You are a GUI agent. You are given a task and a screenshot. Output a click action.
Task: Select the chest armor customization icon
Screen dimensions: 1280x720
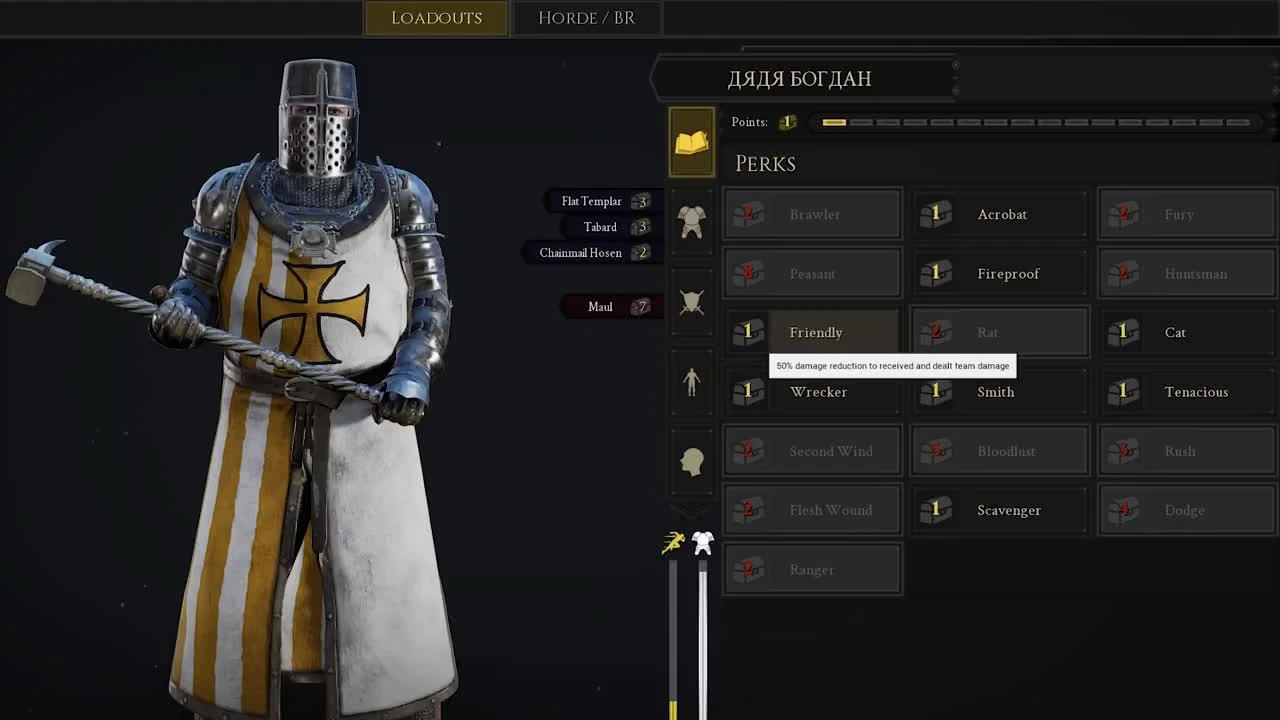(691, 222)
